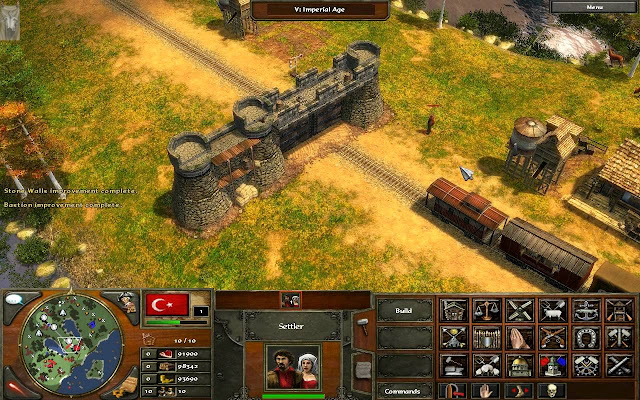Delete the unit with the skull icon
This screenshot has width=640, height=400.
pyautogui.click(x=550, y=390)
